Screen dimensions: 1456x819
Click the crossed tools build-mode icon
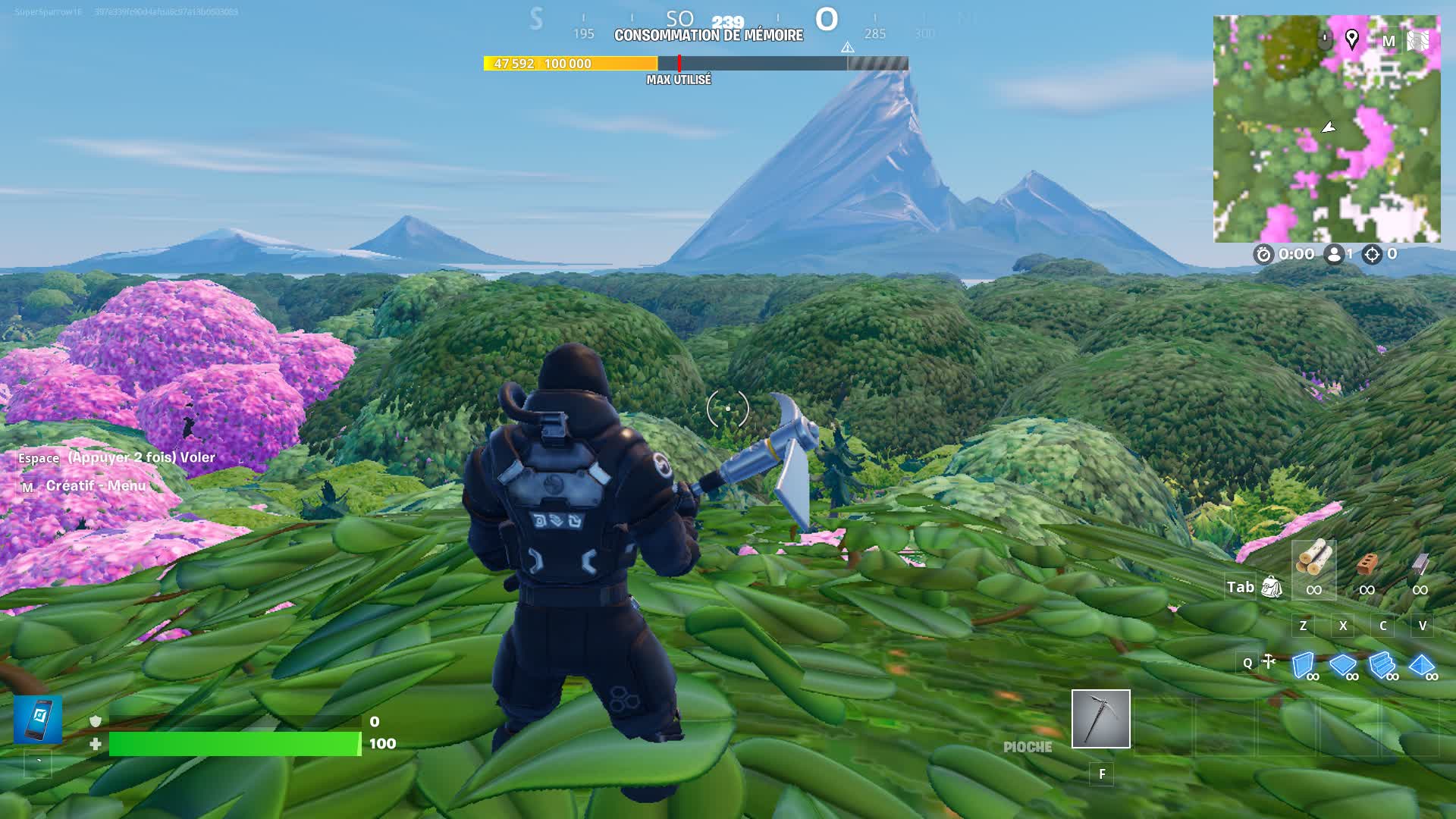coord(1269,662)
